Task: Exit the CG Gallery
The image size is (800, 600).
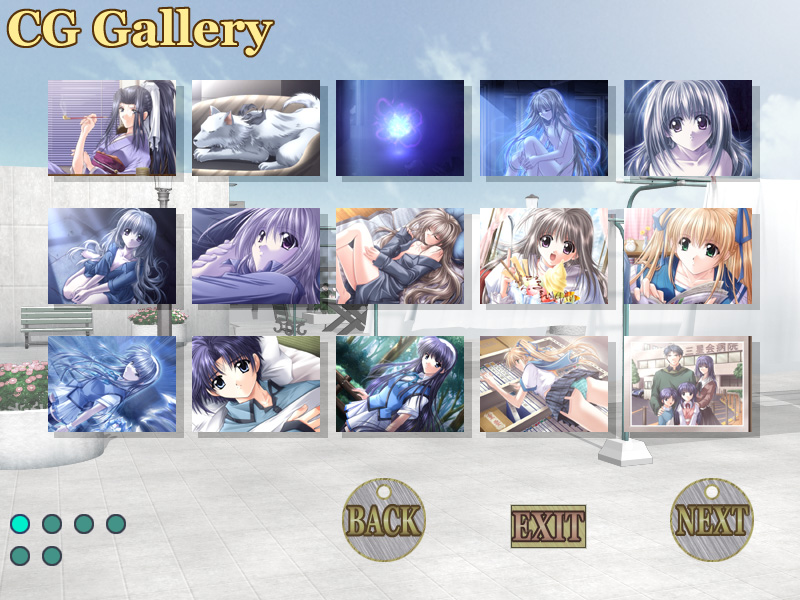Action: (x=548, y=525)
